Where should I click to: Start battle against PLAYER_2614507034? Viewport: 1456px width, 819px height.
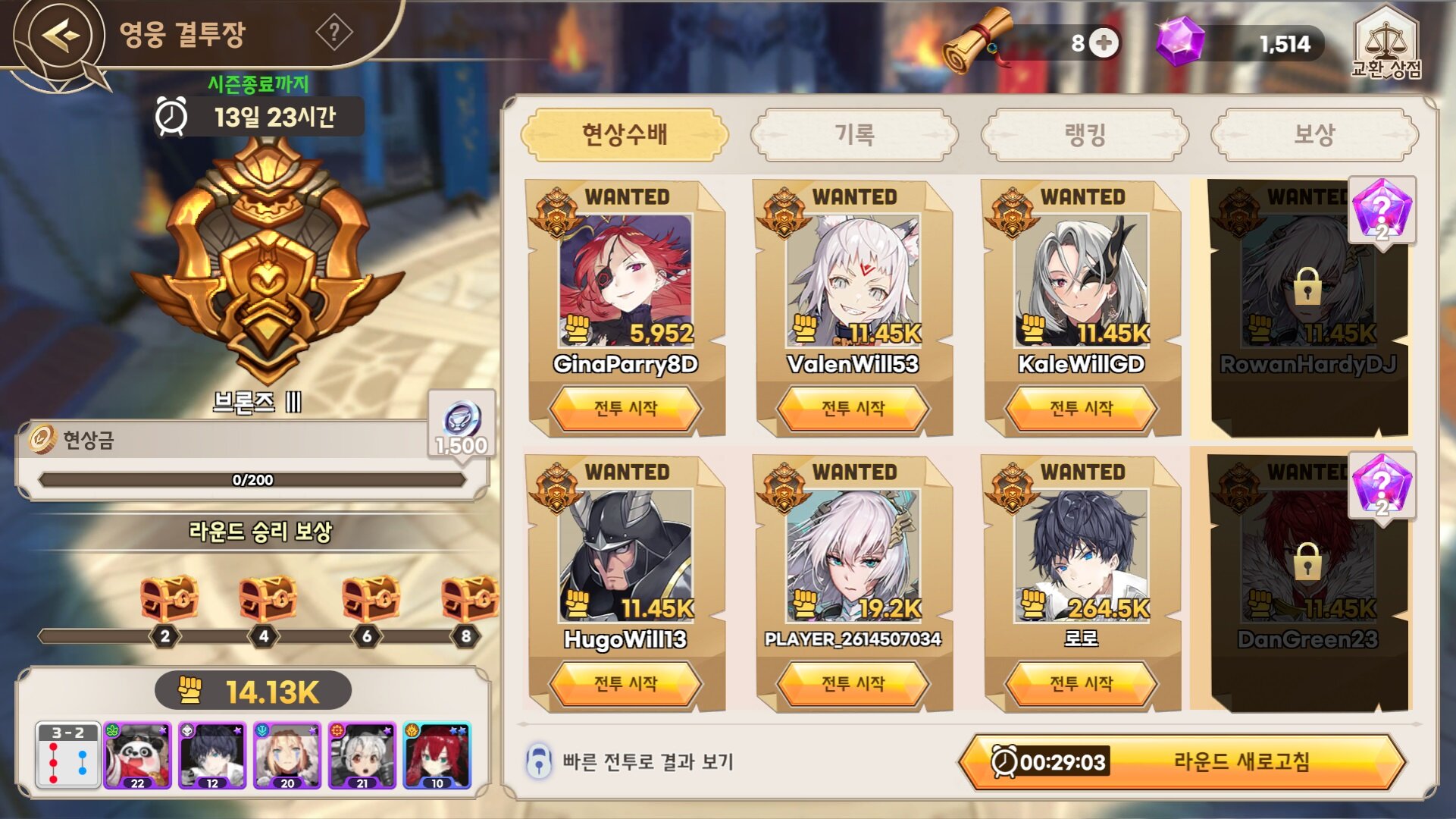click(x=853, y=684)
